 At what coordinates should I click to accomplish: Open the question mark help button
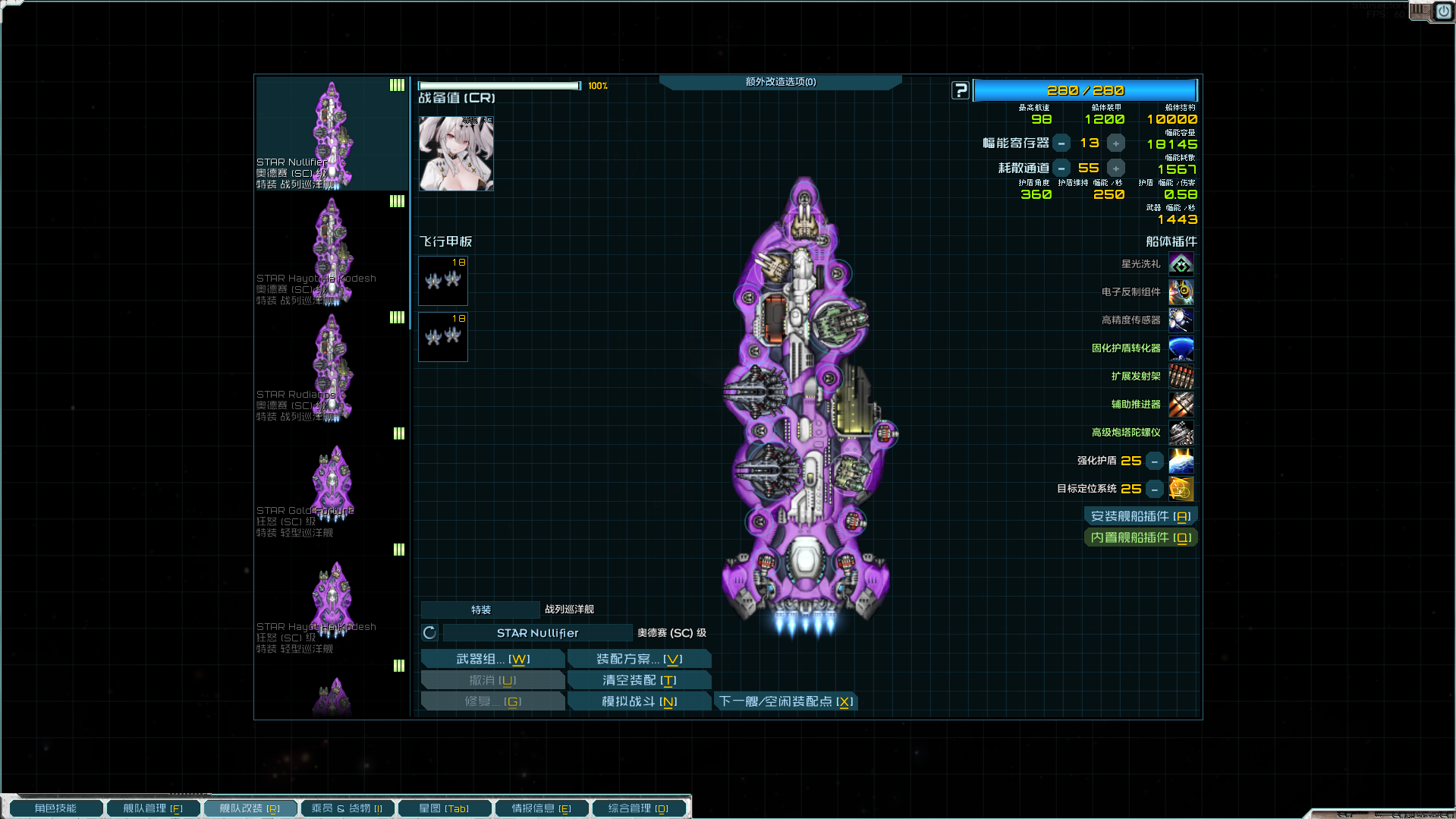pyautogui.click(x=960, y=90)
